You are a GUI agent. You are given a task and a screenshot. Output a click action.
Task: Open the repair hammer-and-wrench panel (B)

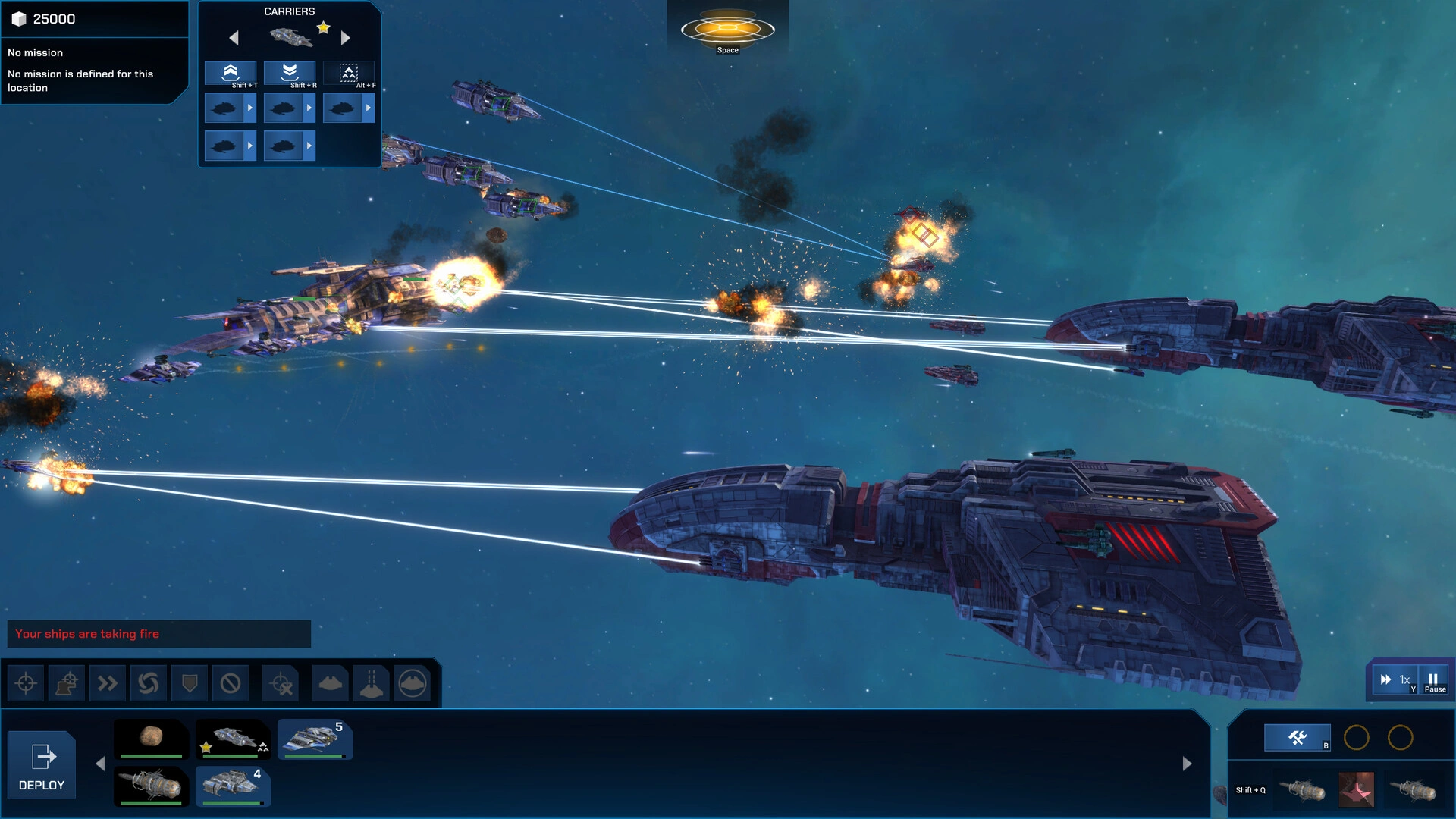pyautogui.click(x=1297, y=736)
